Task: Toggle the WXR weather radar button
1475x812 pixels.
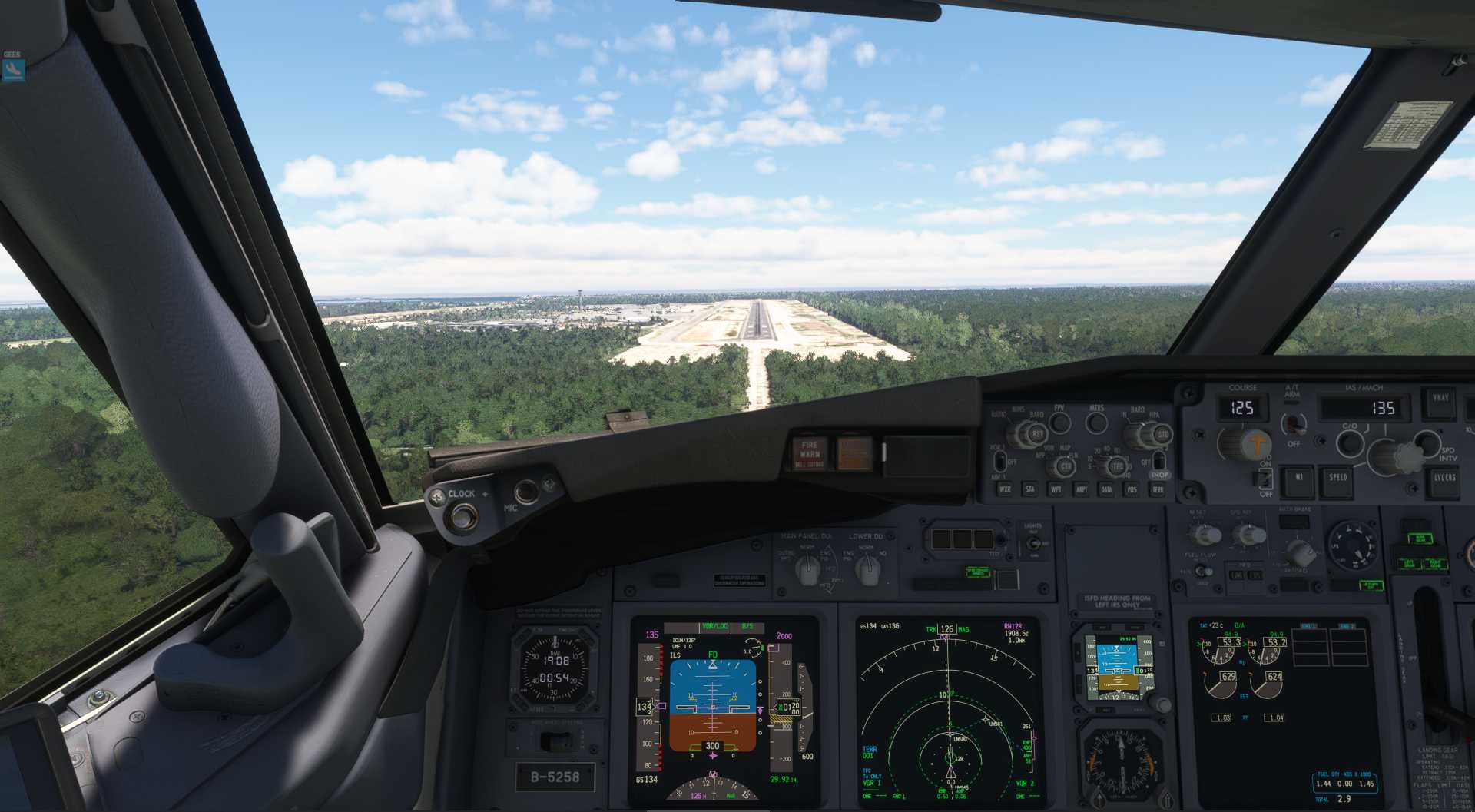Action: (x=1005, y=489)
